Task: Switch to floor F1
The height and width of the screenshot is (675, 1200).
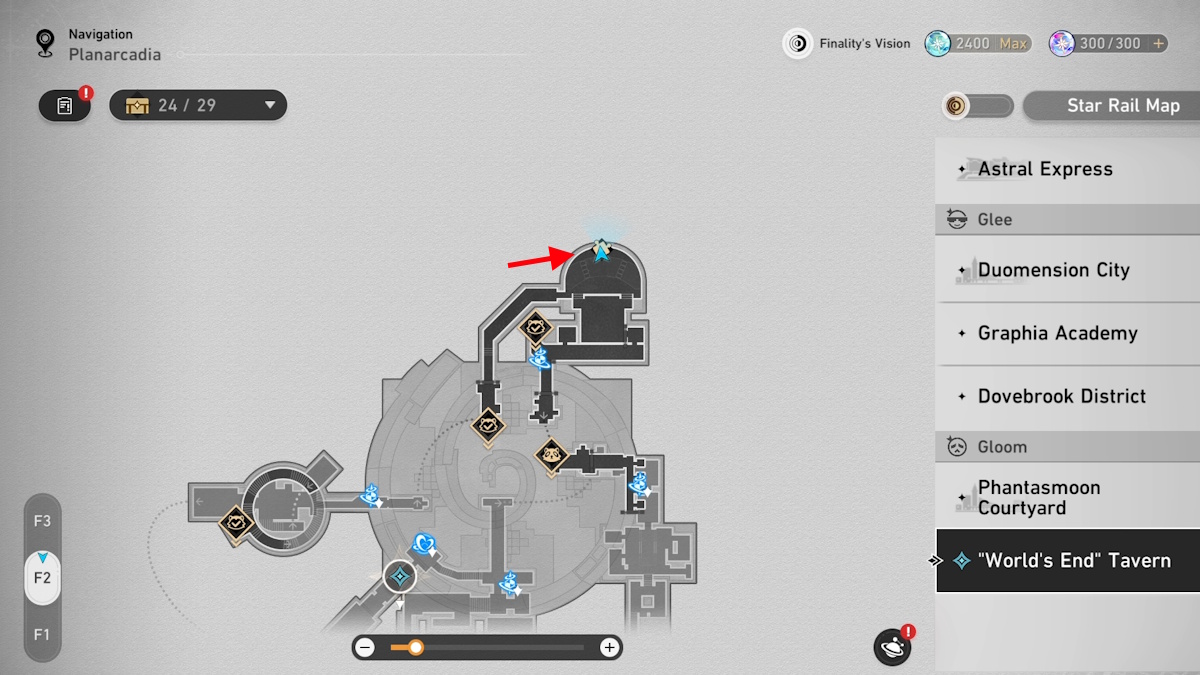Action: 42,634
